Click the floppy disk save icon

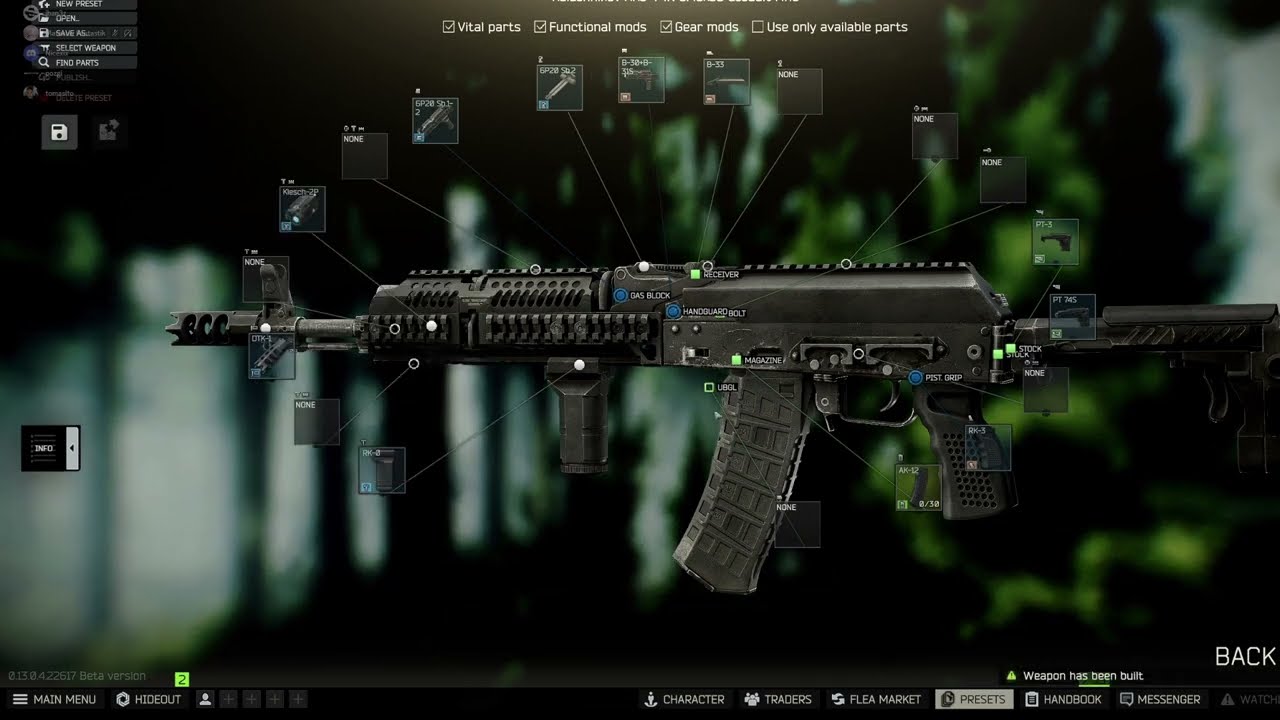[59, 132]
